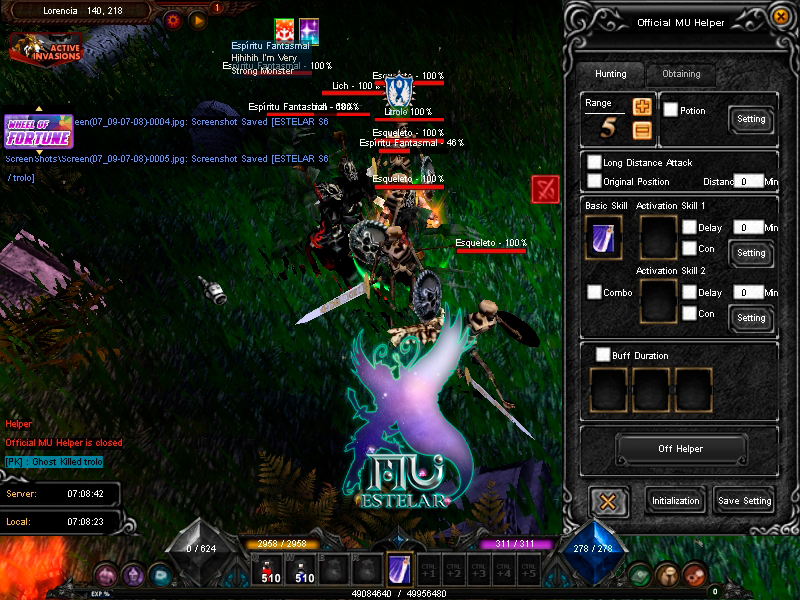This screenshot has height=600, width=800.
Task: Toggle the Potion checkbox
Action: (671, 110)
